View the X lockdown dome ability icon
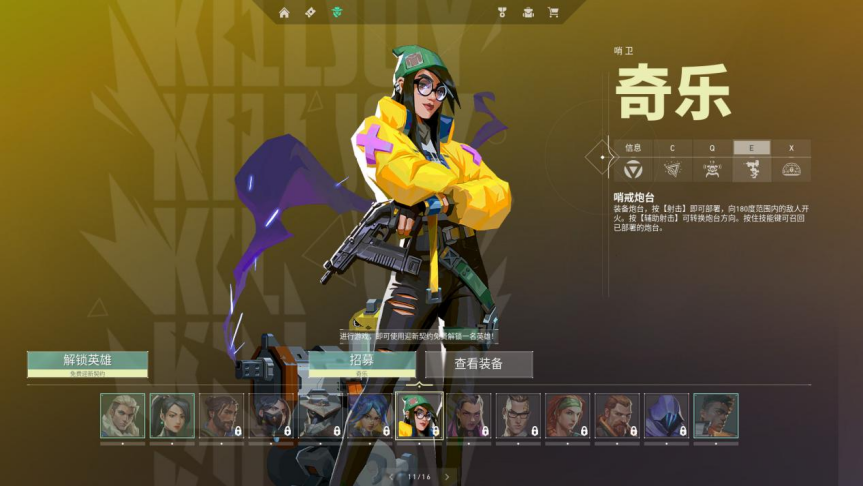The height and width of the screenshot is (486, 863). point(791,170)
